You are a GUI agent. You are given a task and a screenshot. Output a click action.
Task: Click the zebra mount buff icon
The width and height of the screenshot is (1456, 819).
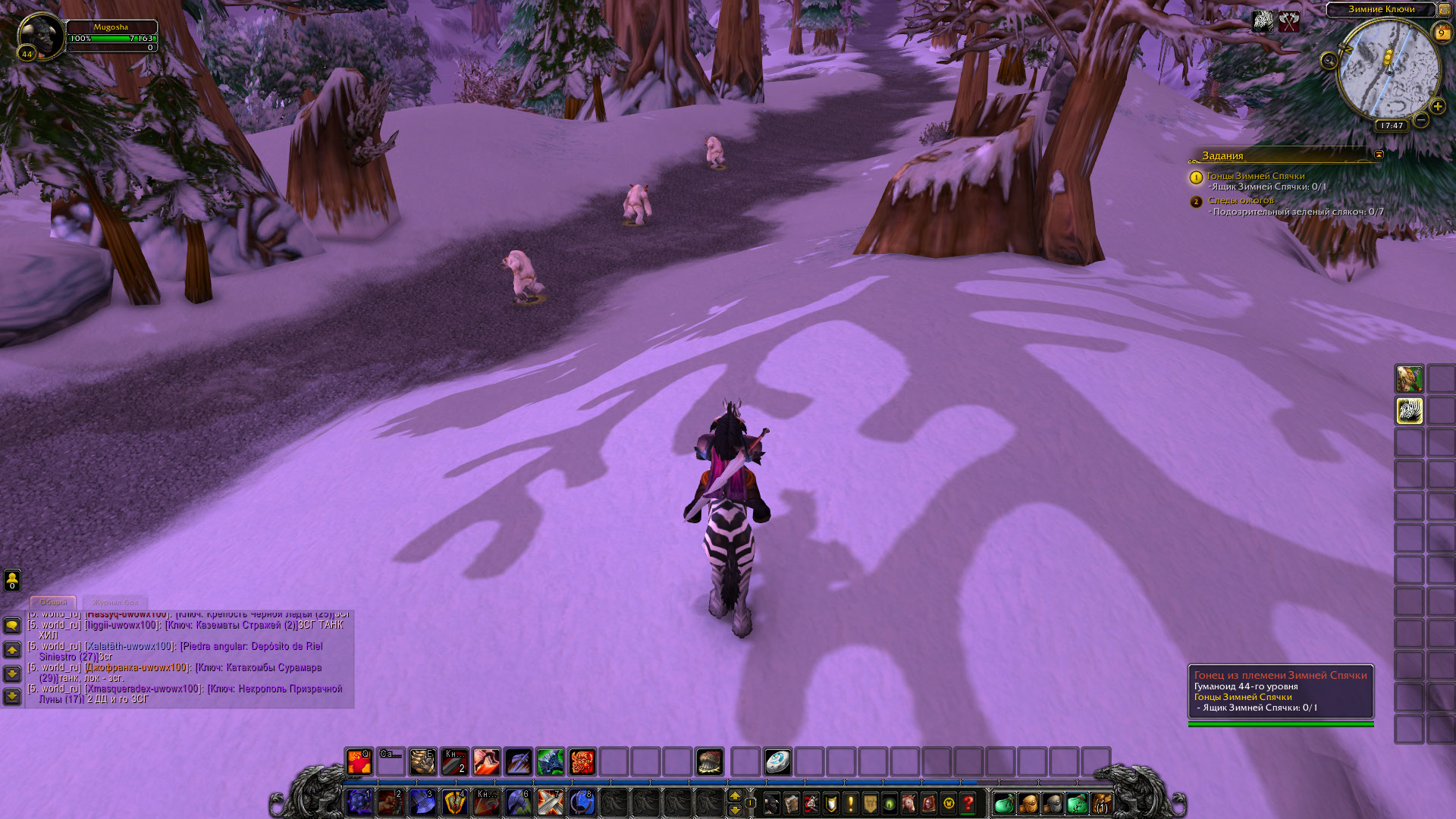1263,20
